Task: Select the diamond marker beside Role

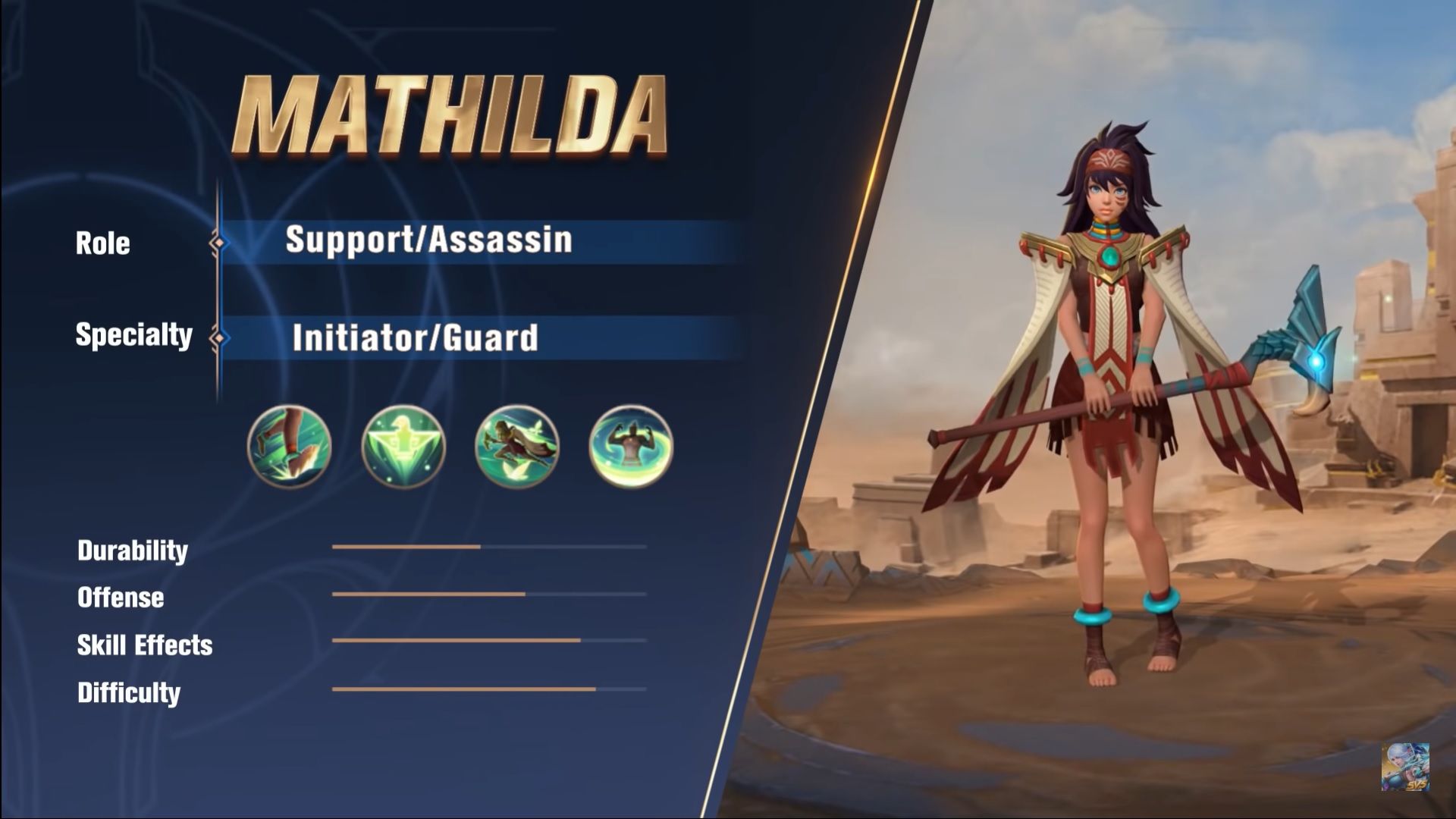Action: (220, 243)
